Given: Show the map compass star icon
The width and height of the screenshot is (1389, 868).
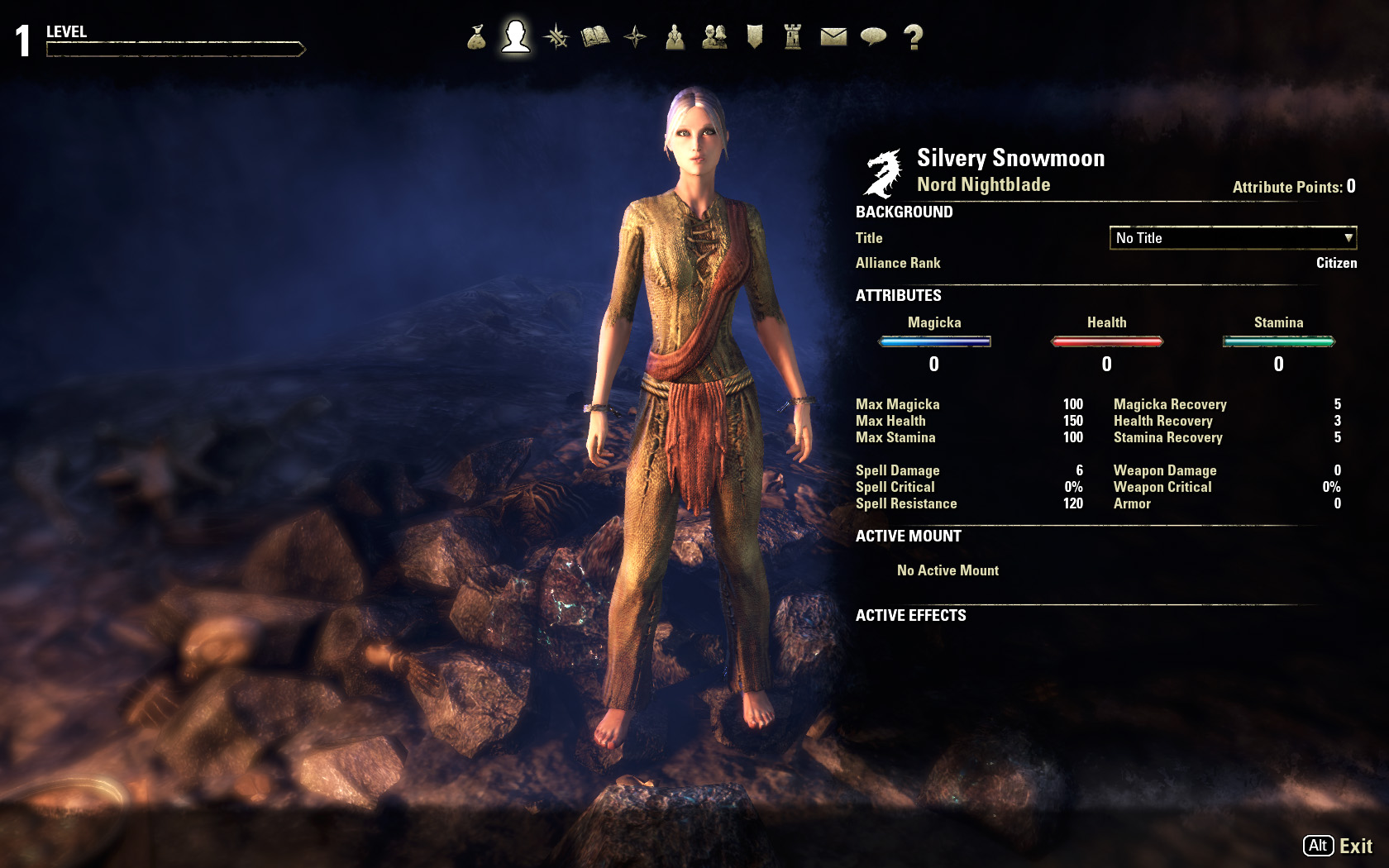Looking at the screenshot, I should click(635, 37).
